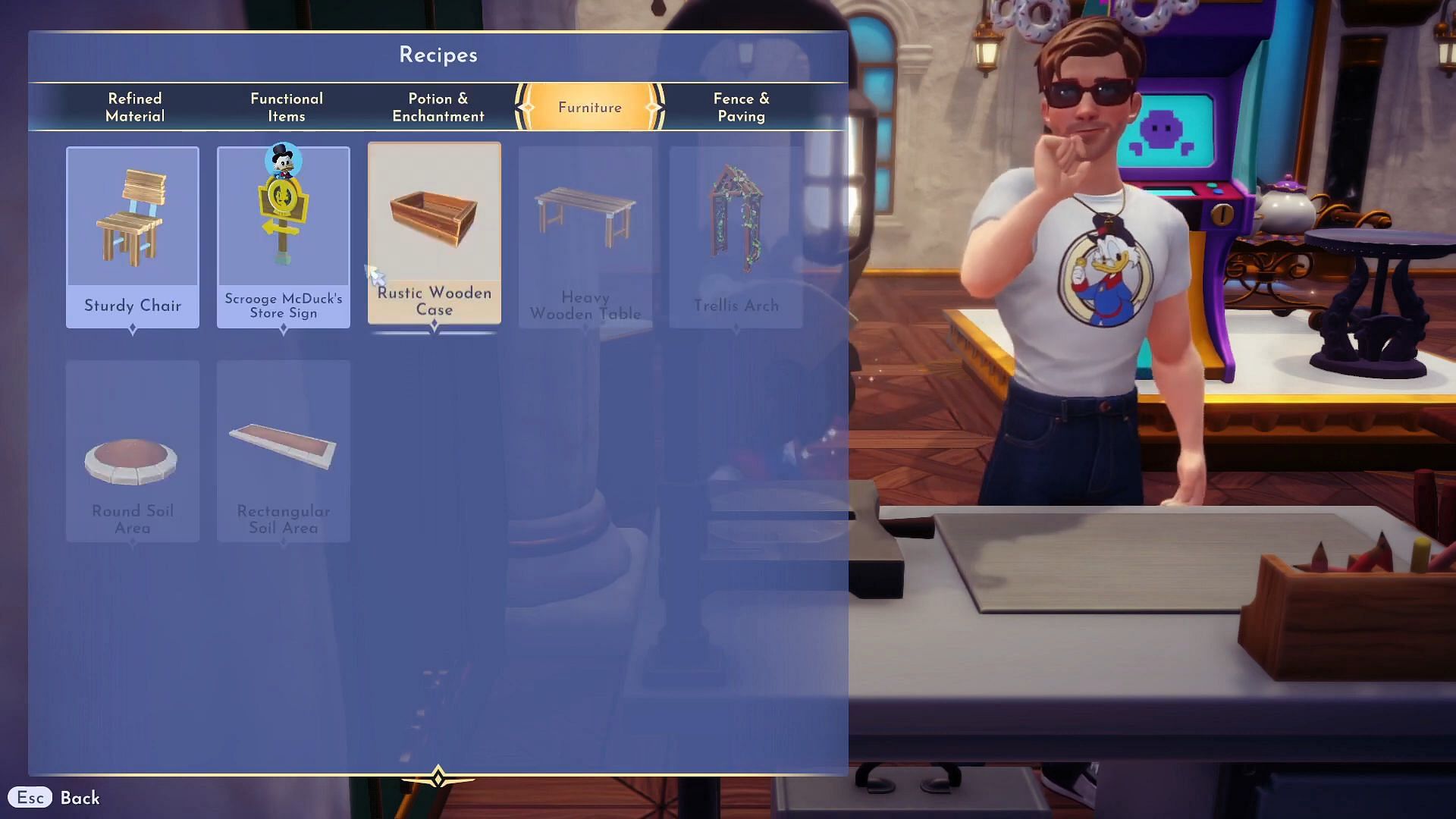This screenshot has height=819, width=1456.
Task: Select the Potion & Enchantment tab
Action: 438,107
